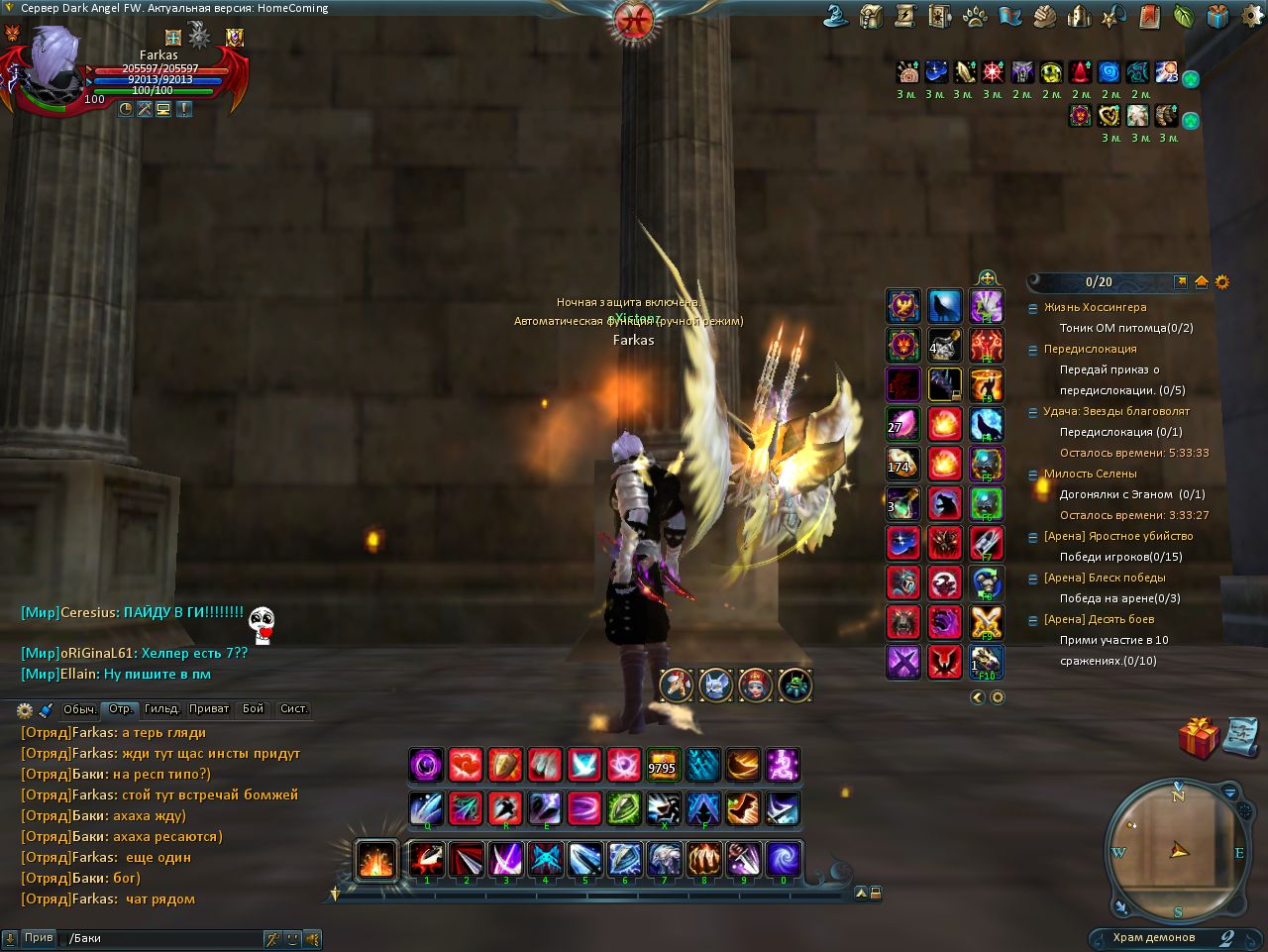Open the handshake social menu icon

[1044, 16]
